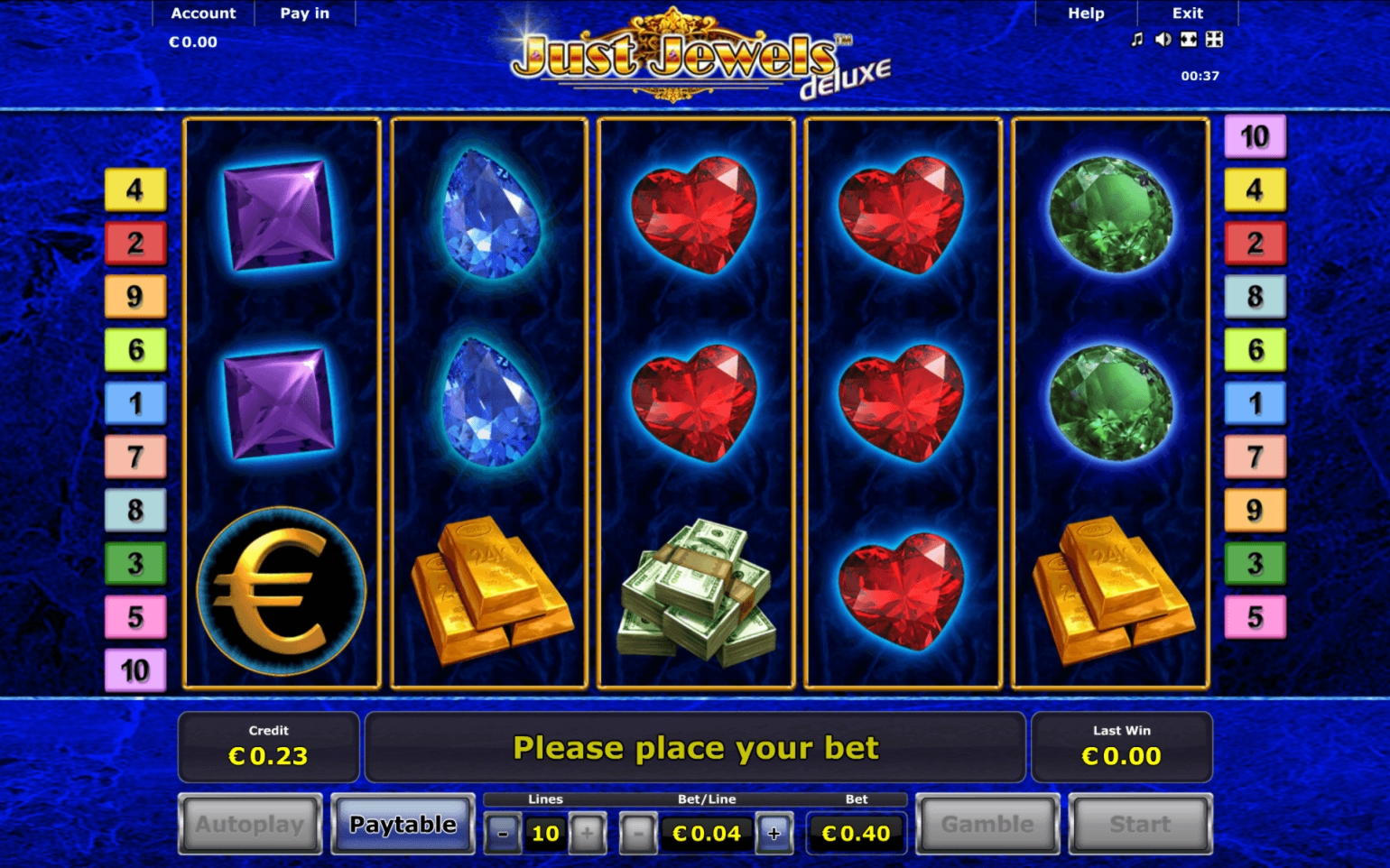Select payline 1 badge on the right

[1255, 403]
